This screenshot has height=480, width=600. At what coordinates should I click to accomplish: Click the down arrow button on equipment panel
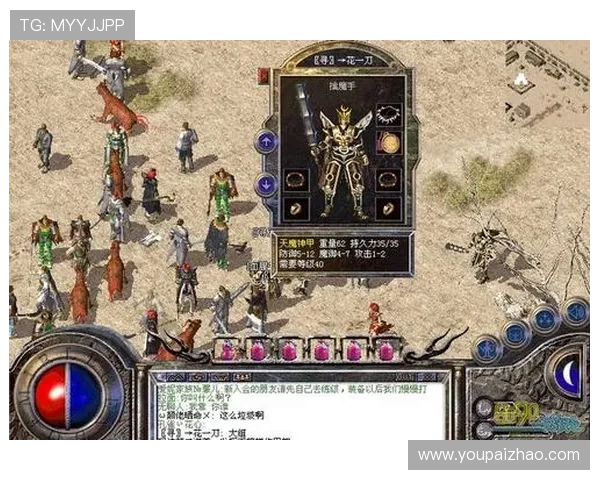(266, 185)
